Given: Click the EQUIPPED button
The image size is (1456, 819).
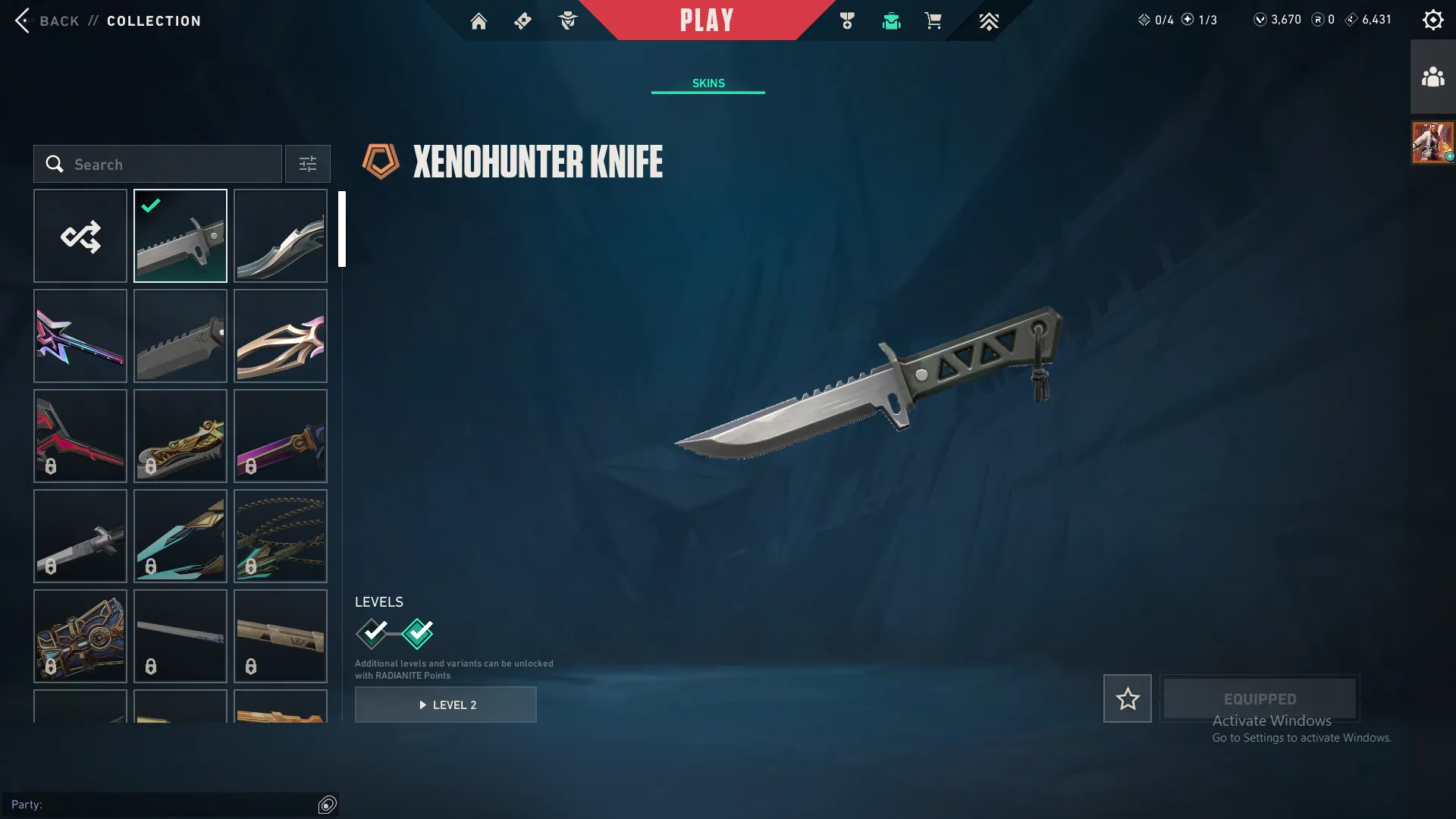Looking at the screenshot, I should 1259,698.
